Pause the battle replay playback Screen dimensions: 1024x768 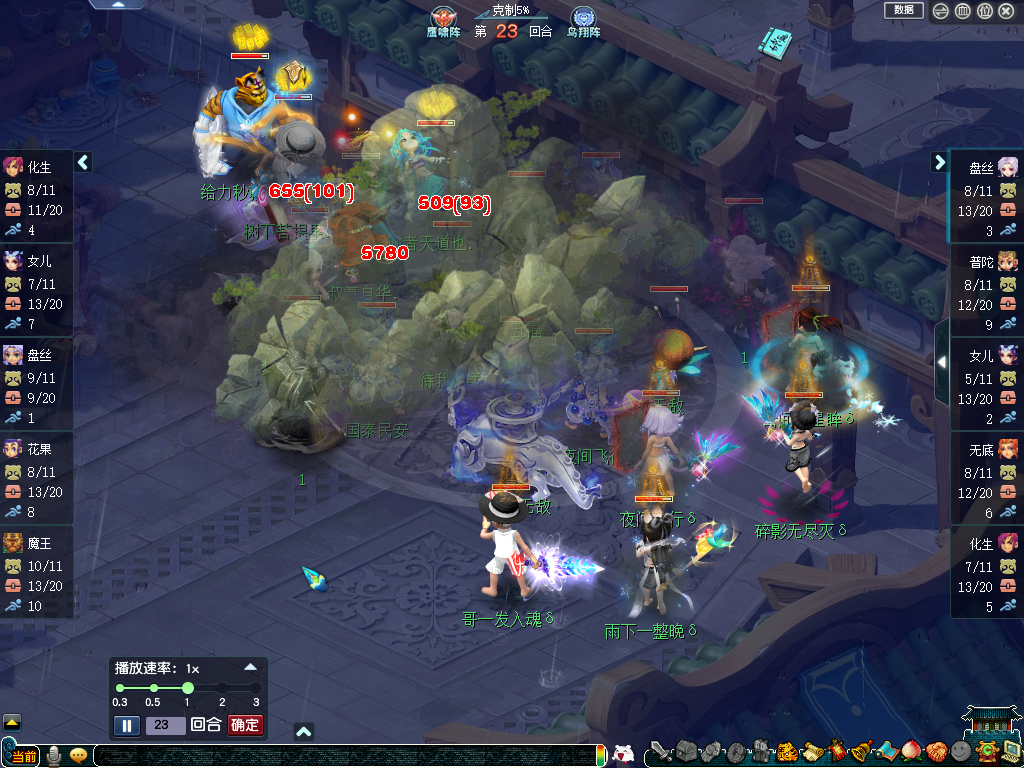coord(126,725)
